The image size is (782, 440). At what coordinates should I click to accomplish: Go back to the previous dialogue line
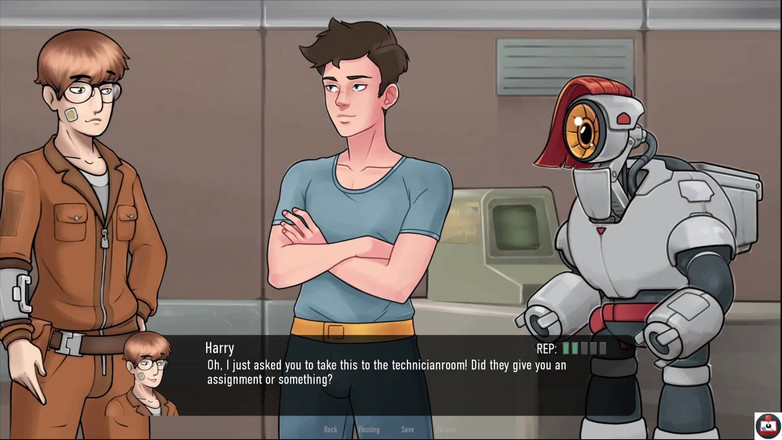click(330, 430)
